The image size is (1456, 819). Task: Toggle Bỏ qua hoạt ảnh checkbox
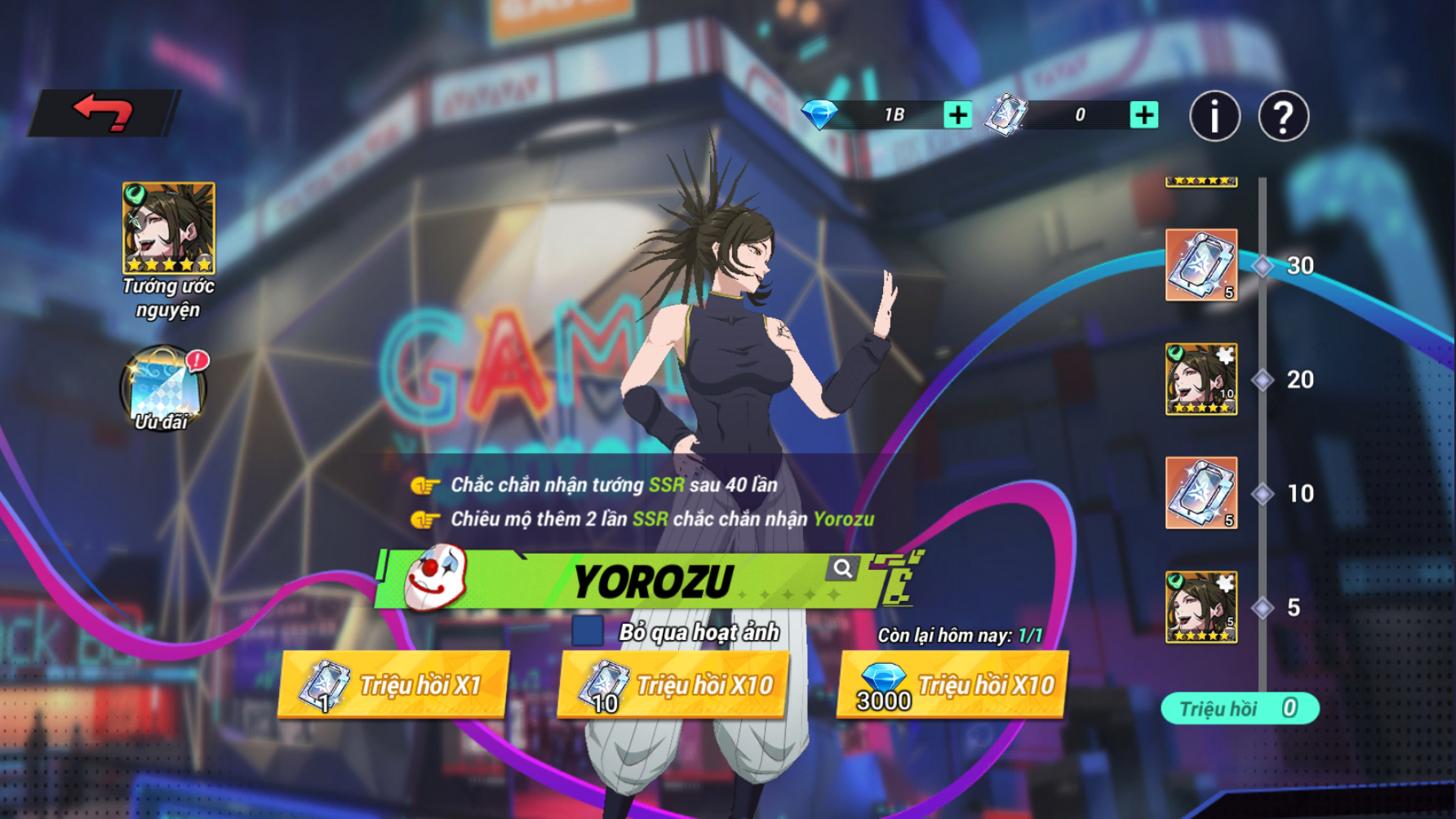[588, 631]
